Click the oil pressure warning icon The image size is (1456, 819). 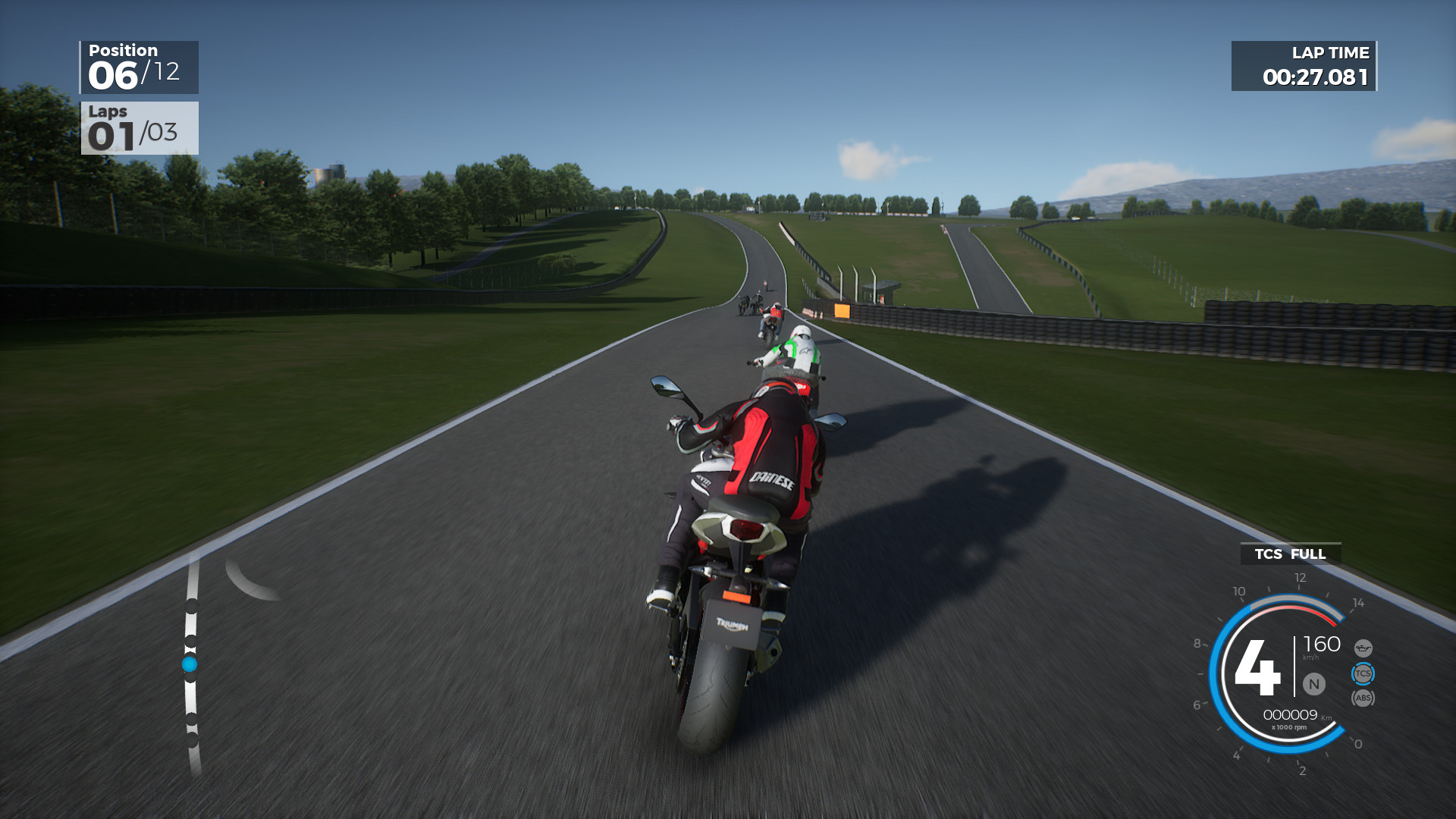tap(1363, 647)
